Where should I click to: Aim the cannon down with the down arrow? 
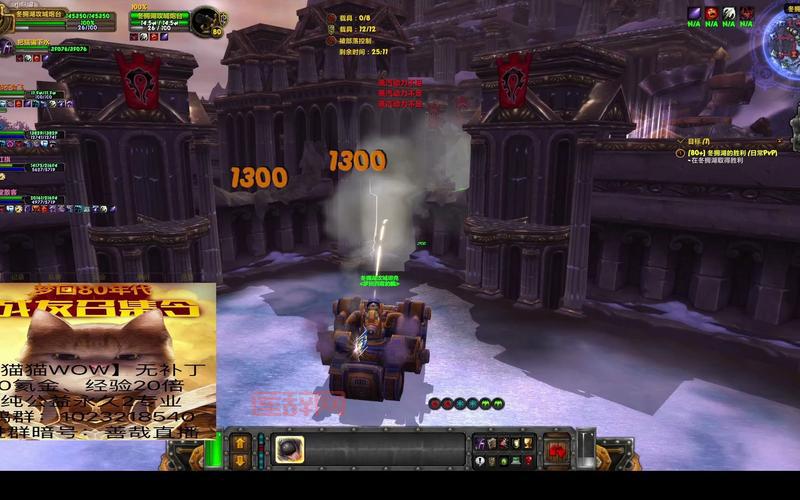click(241, 460)
